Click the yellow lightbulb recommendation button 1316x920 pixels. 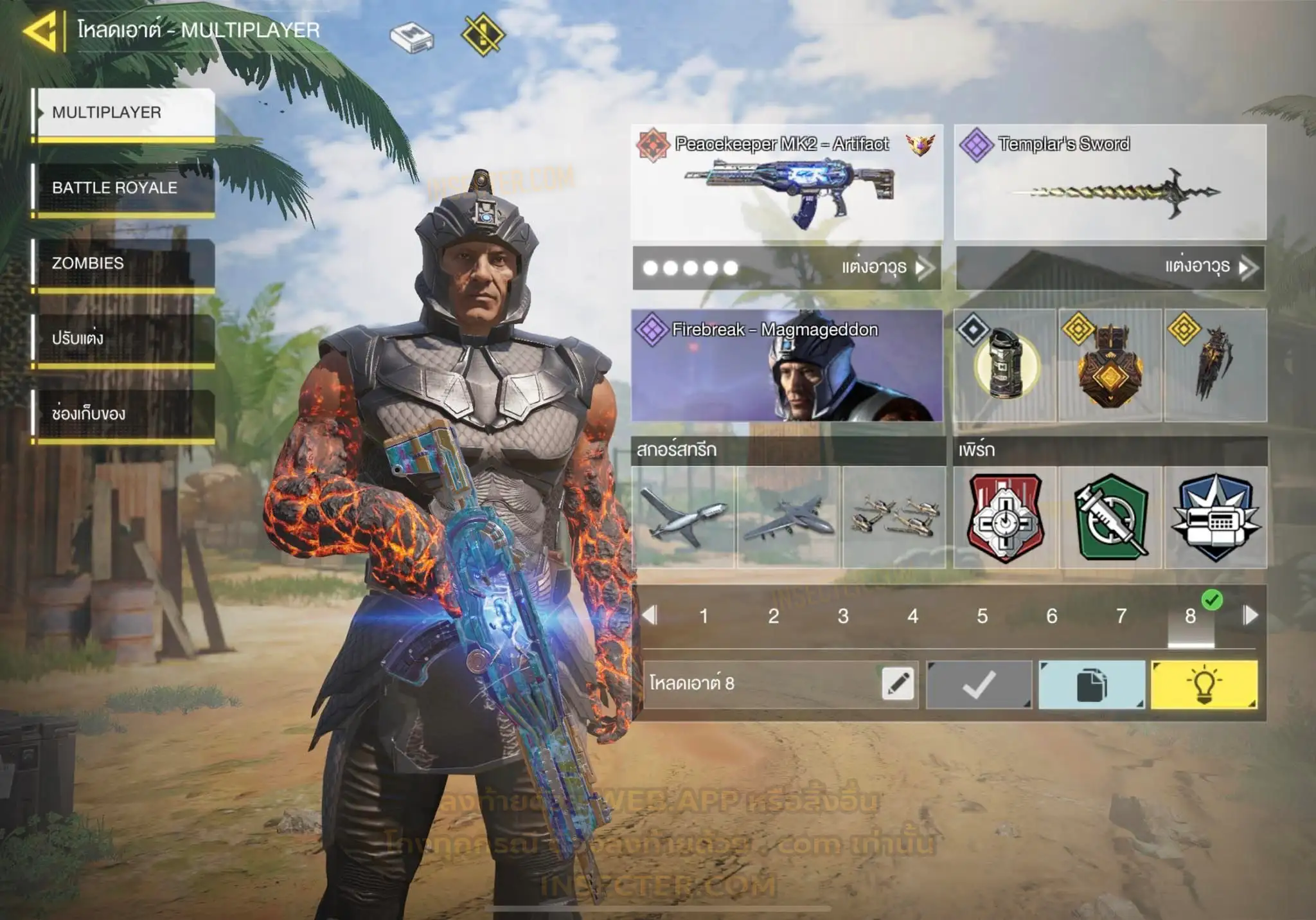[1204, 685]
